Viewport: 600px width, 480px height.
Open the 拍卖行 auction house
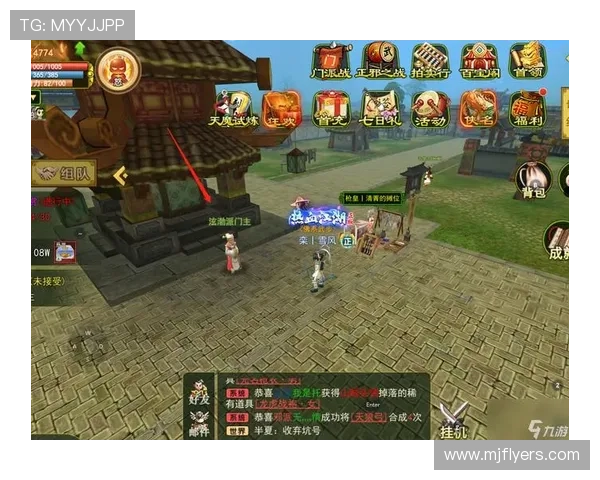tap(430, 60)
